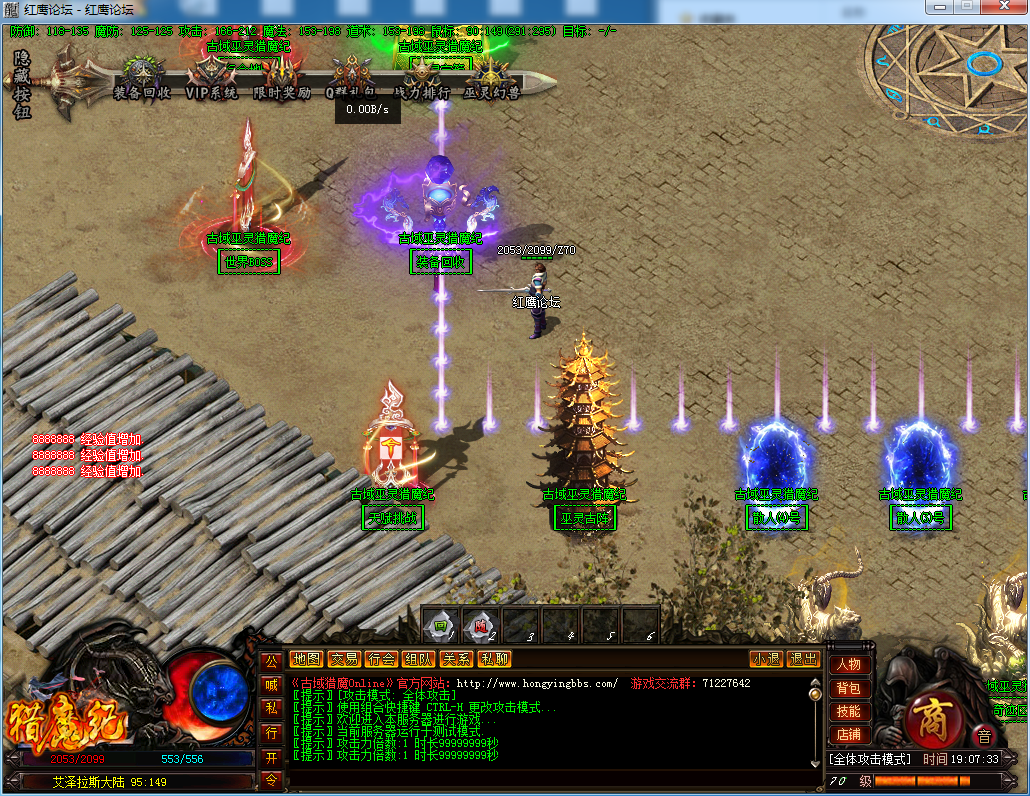
Task: Open the 背包 inventory bag
Action: click(848, 689)
